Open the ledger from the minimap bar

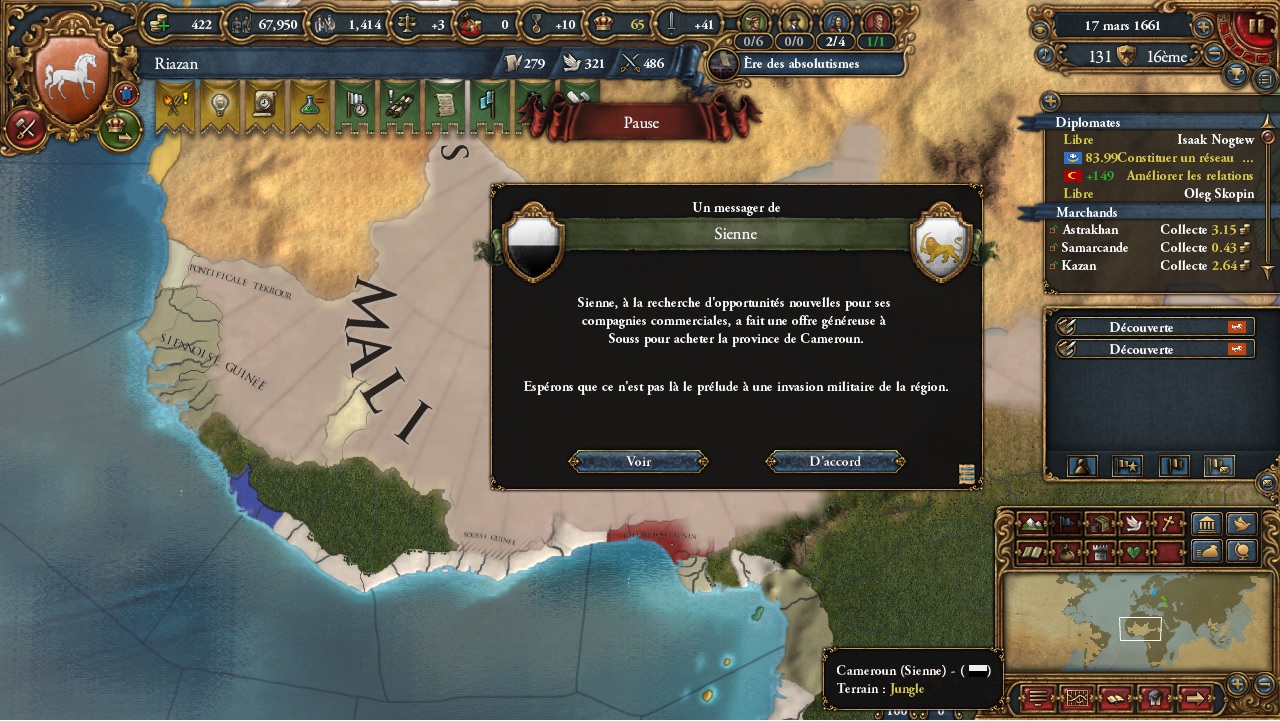pos(1115,700)
